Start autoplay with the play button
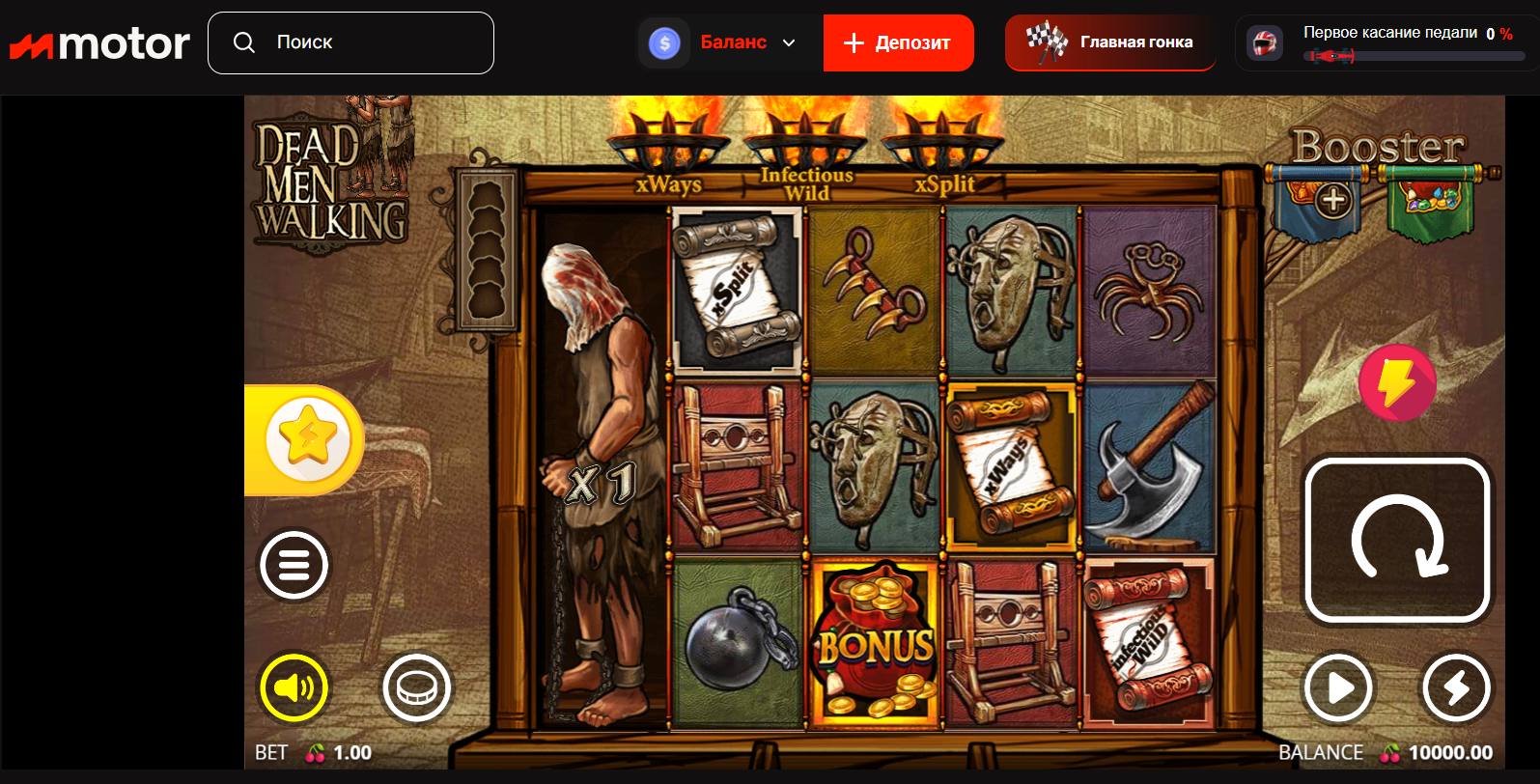The width and height of the screenshot is (1540, 784). point(1338,688)
